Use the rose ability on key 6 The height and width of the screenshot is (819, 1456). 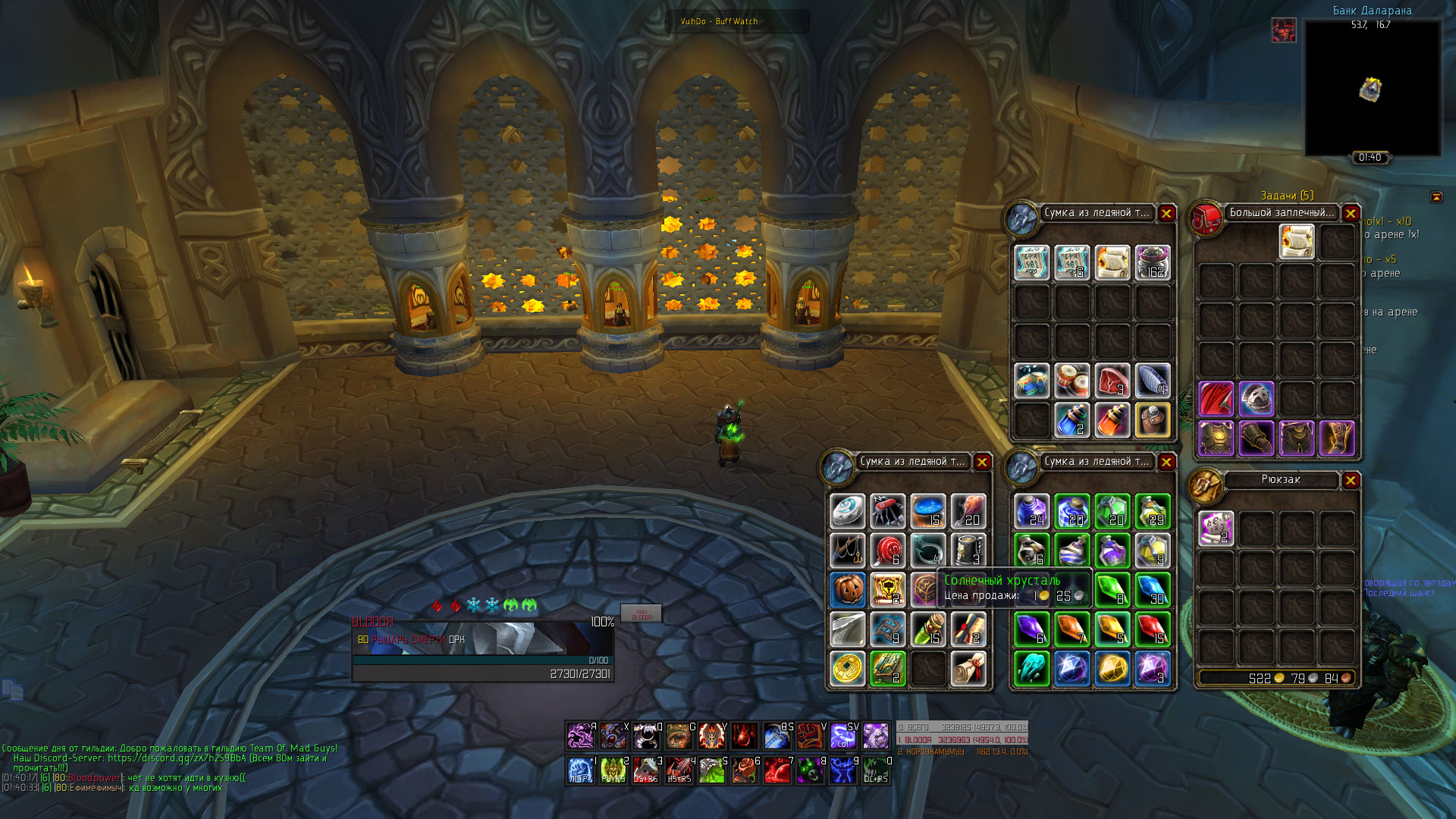pos(745,770)
